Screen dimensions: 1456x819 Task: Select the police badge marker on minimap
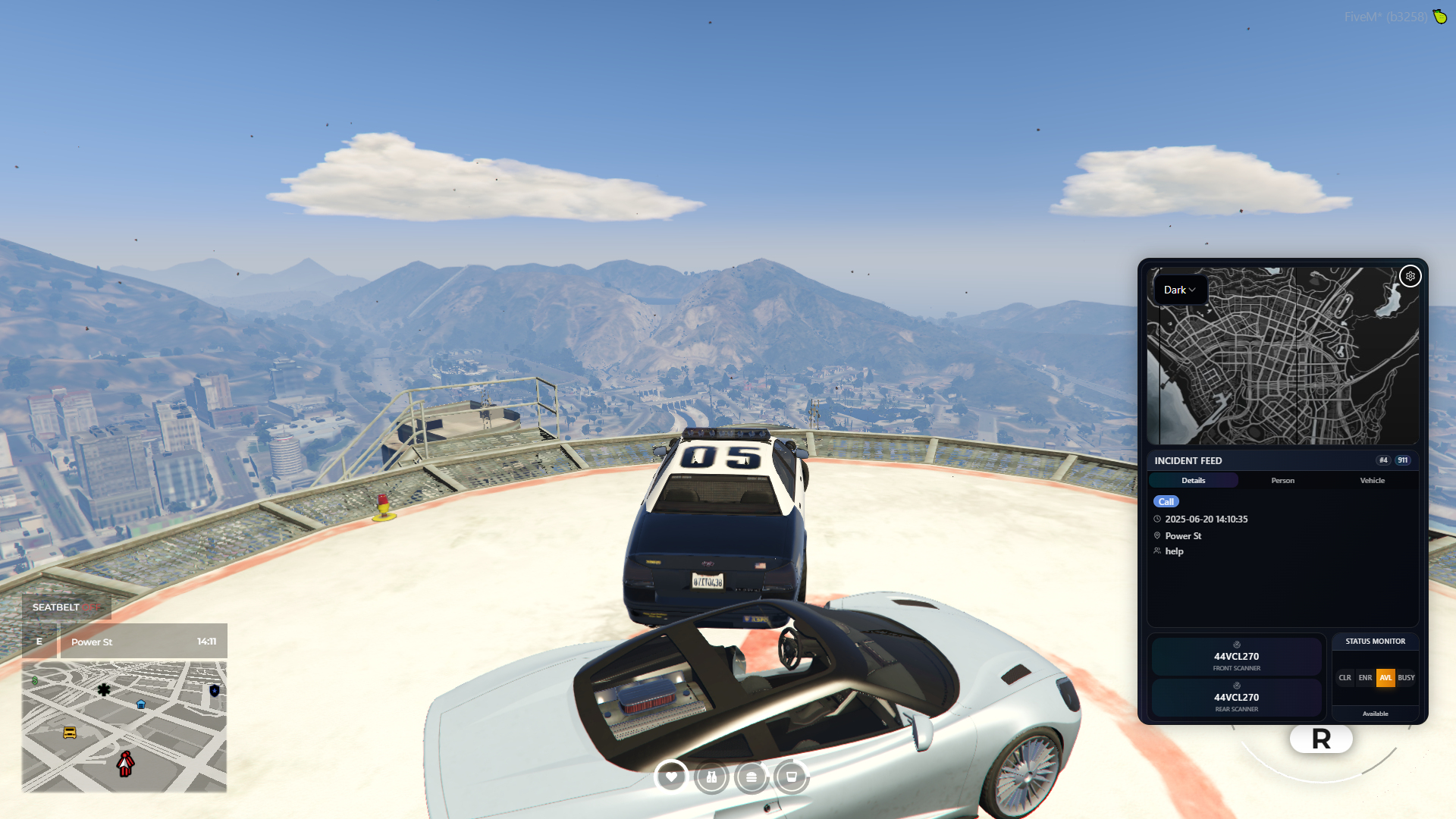point(215,691)
